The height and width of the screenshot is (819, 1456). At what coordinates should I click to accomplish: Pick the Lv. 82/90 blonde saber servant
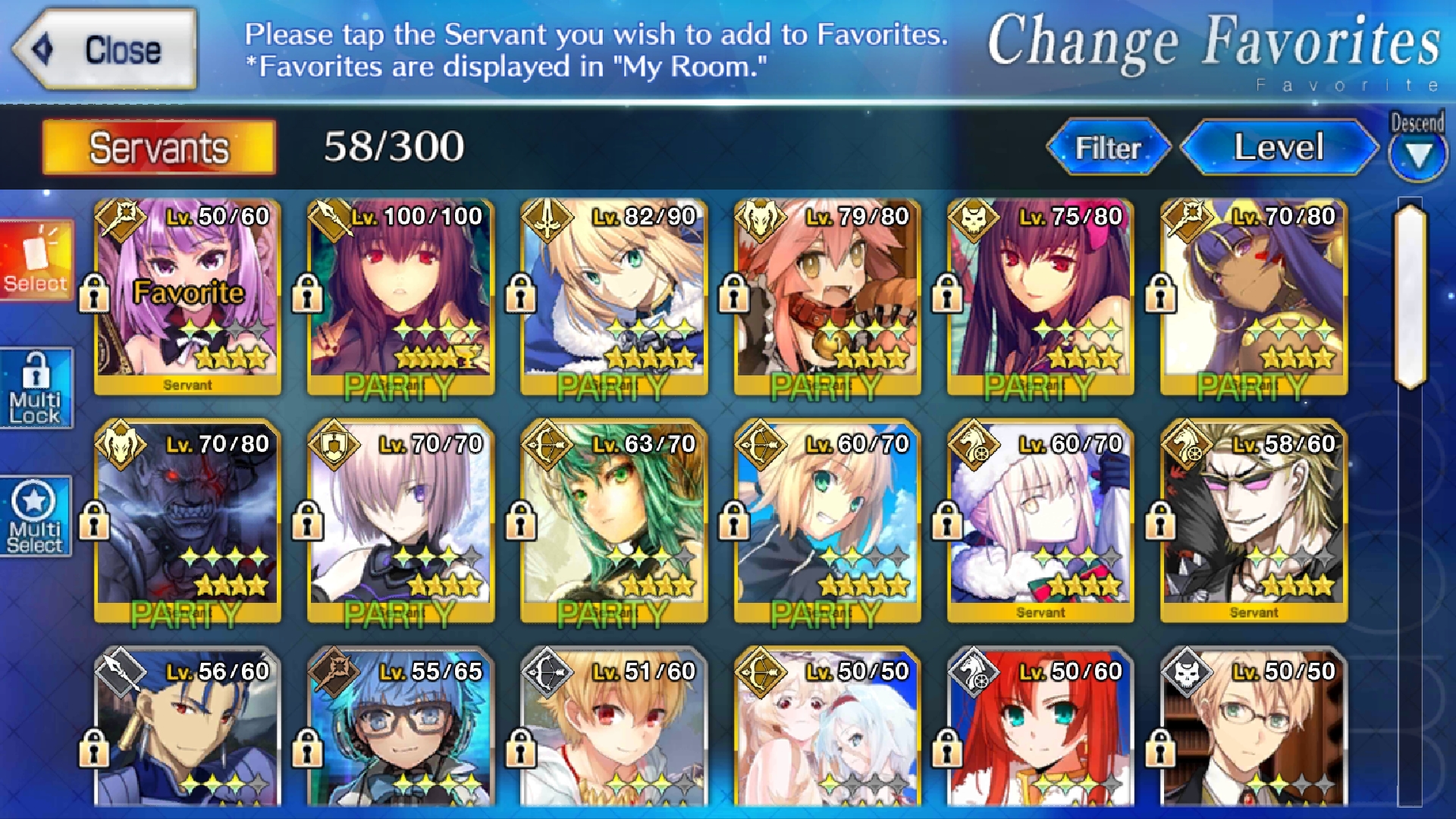coord(613,297)
